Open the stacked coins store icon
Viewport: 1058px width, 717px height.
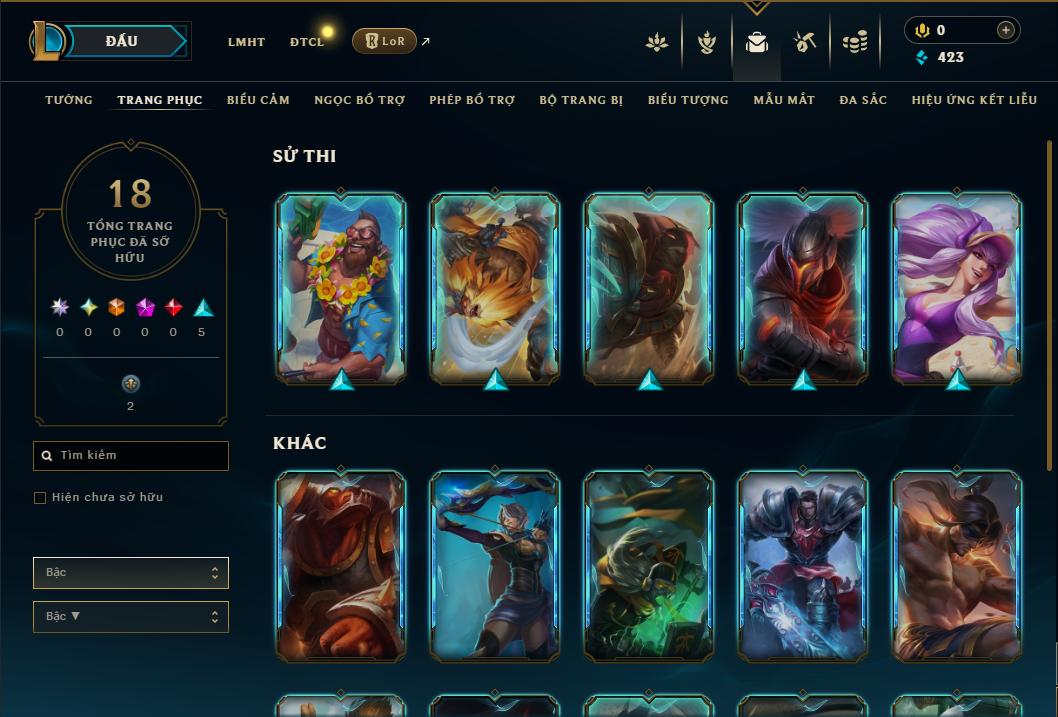point(854,42)
